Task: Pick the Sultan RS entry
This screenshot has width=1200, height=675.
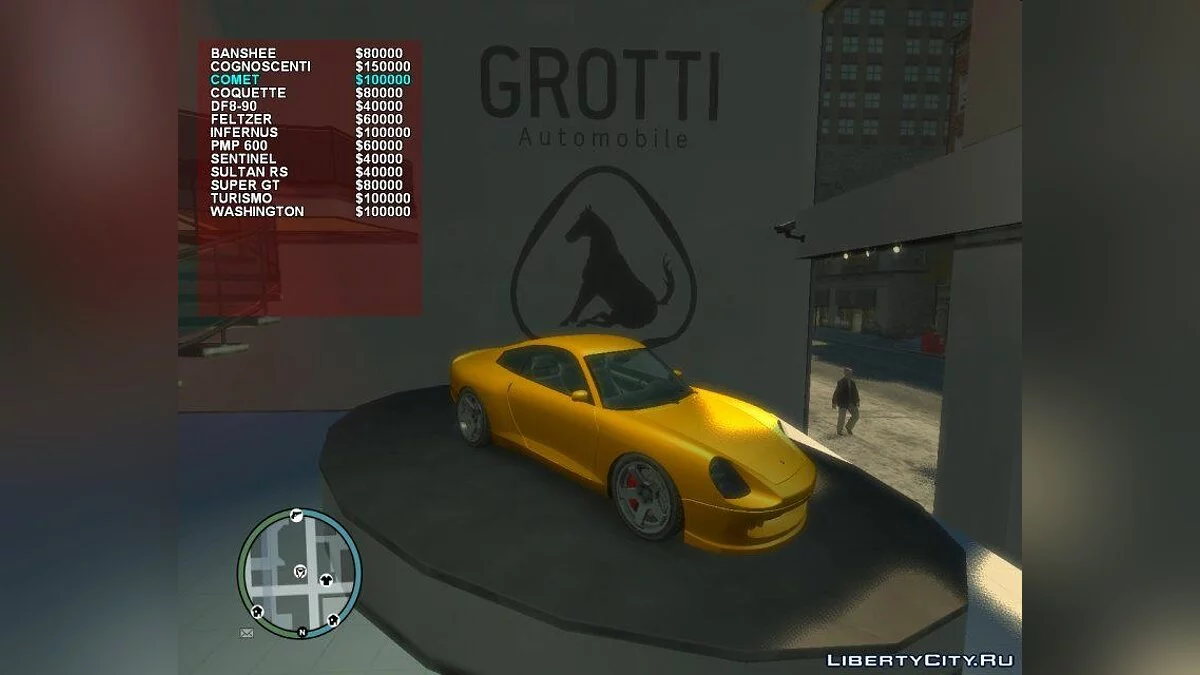Action: pos(249,172)
